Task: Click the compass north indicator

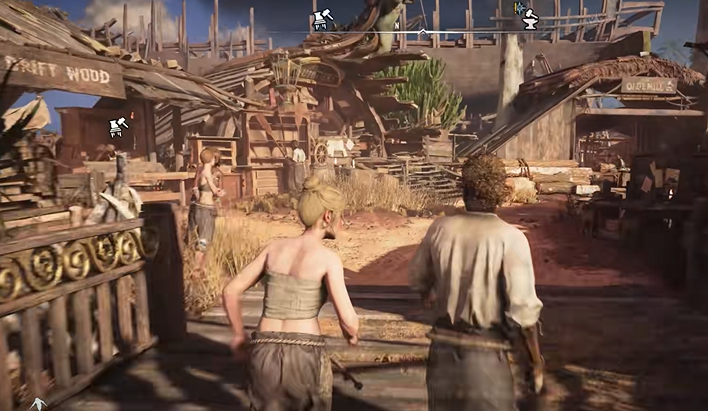Action: pos(398,25)
